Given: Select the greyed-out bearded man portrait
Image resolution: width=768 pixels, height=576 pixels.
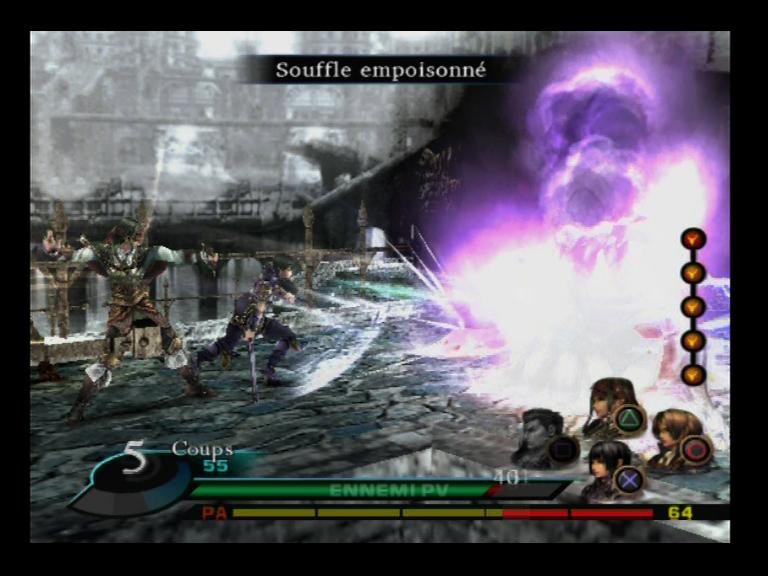Looking at the screenshot, I should click(540, 432).
